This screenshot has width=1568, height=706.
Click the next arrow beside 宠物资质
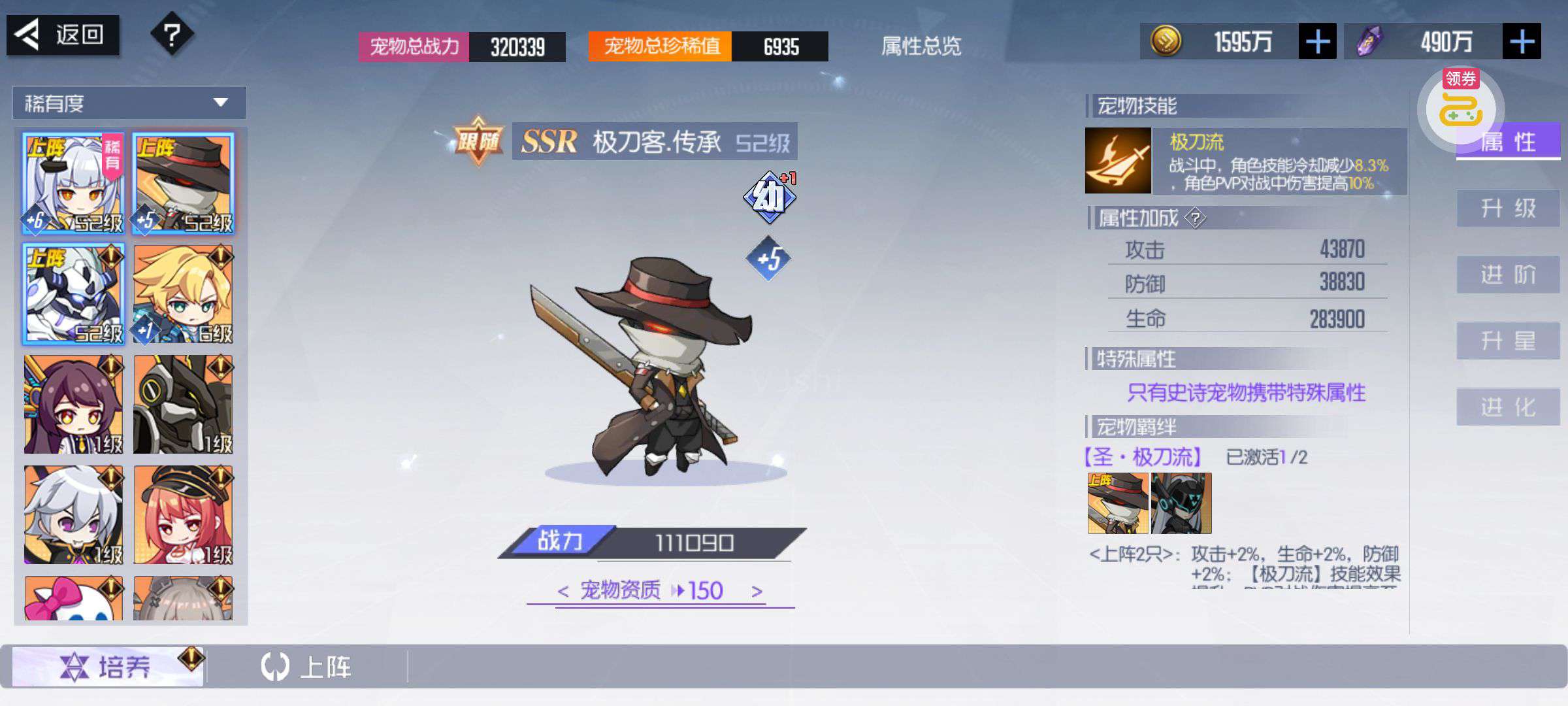(x=757, y=592)
